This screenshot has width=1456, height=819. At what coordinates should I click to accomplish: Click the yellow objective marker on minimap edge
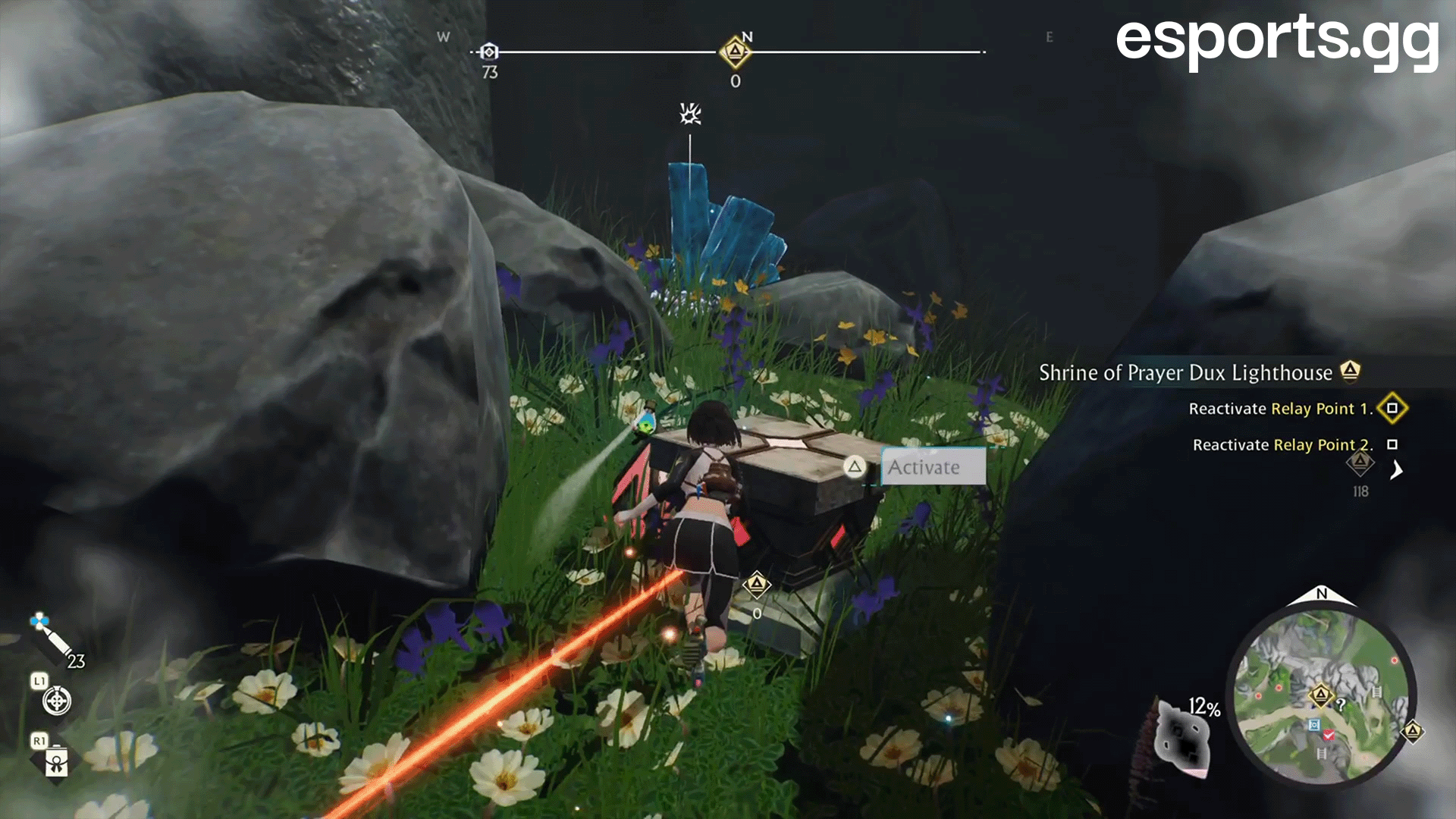[1412, 732]
